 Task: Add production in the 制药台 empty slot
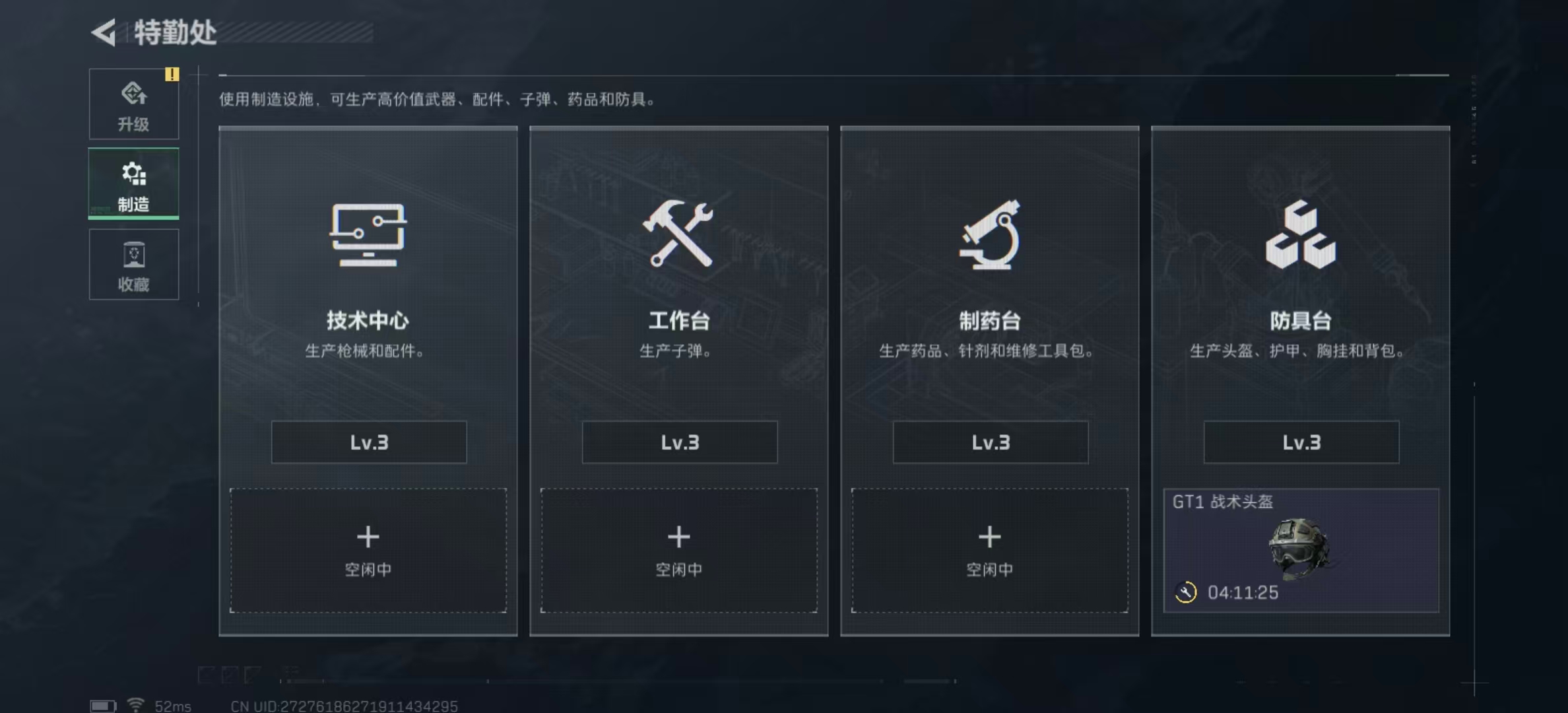pyautogui.click(x=989, y=550)
